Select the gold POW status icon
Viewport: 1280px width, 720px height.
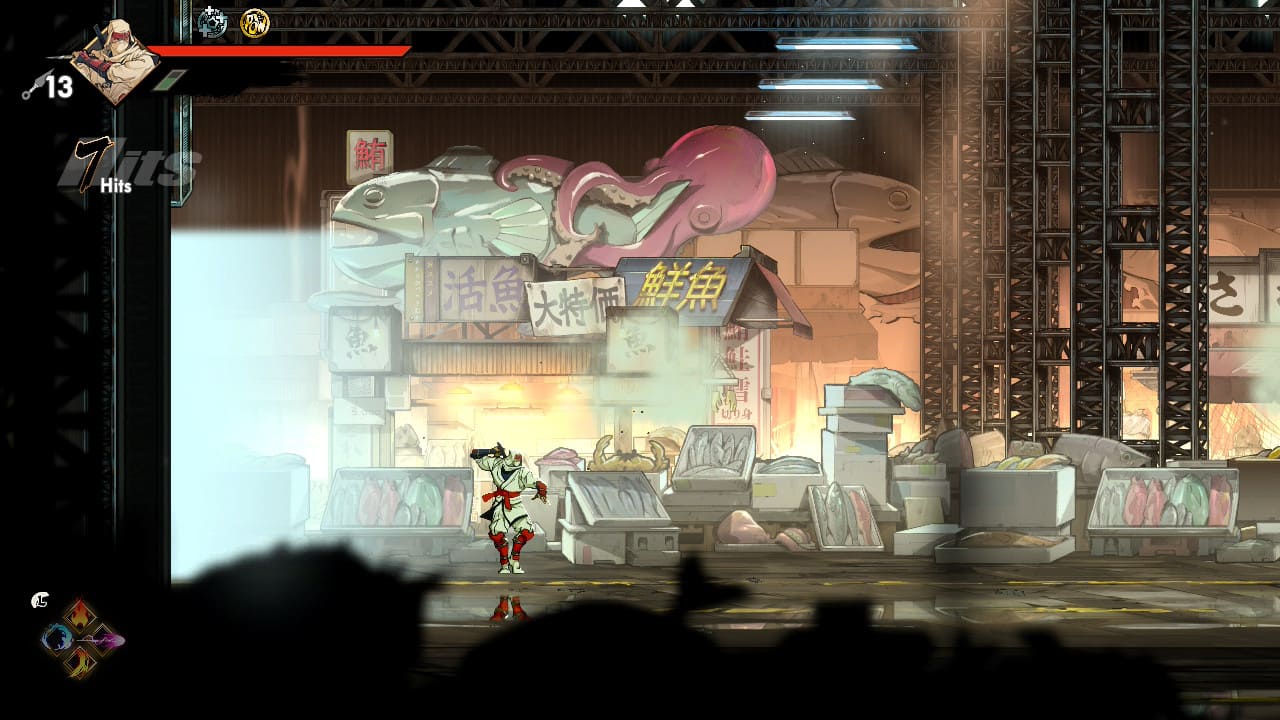[254, 22]
